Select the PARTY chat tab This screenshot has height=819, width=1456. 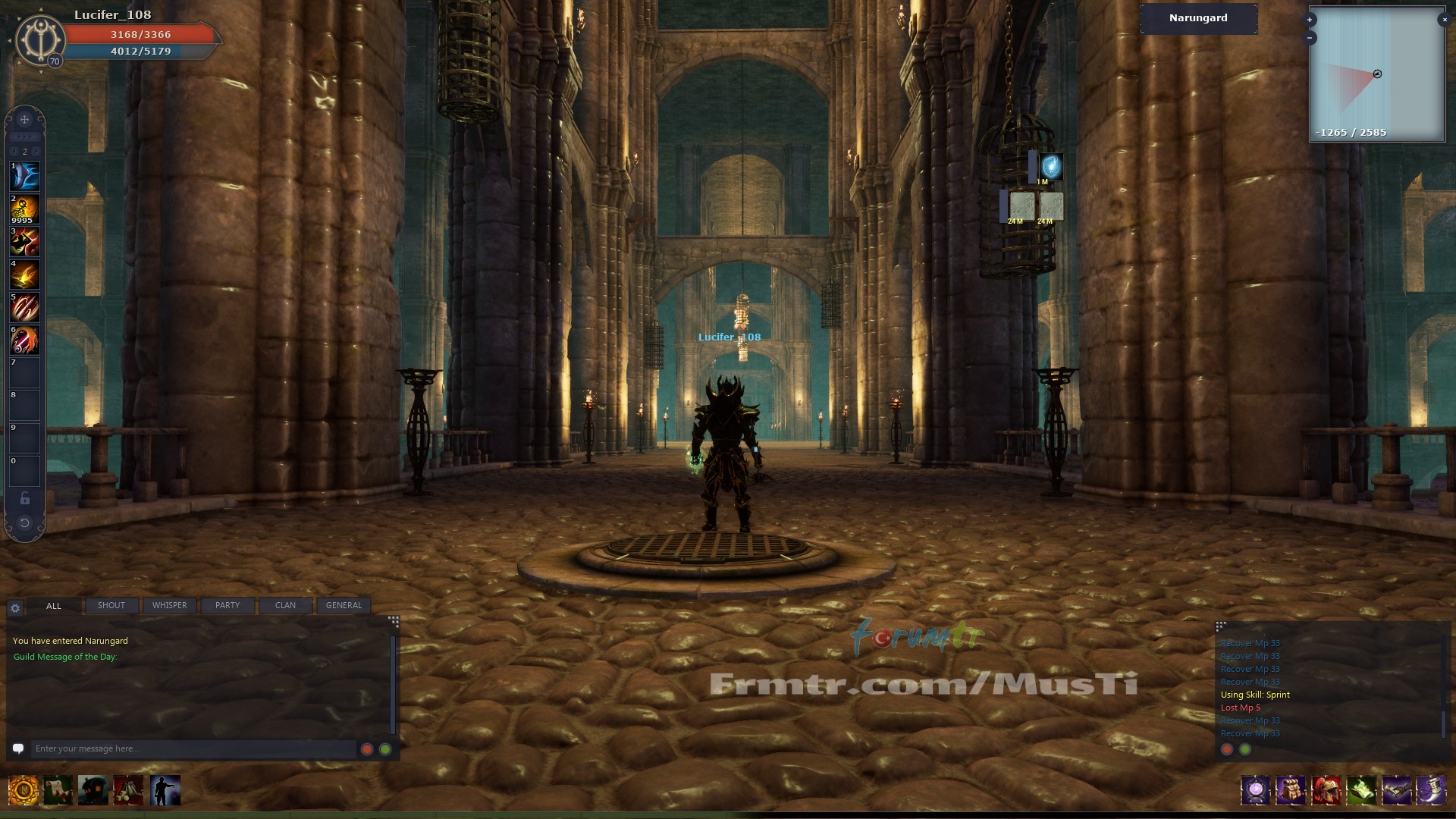[x=227, y=605]
